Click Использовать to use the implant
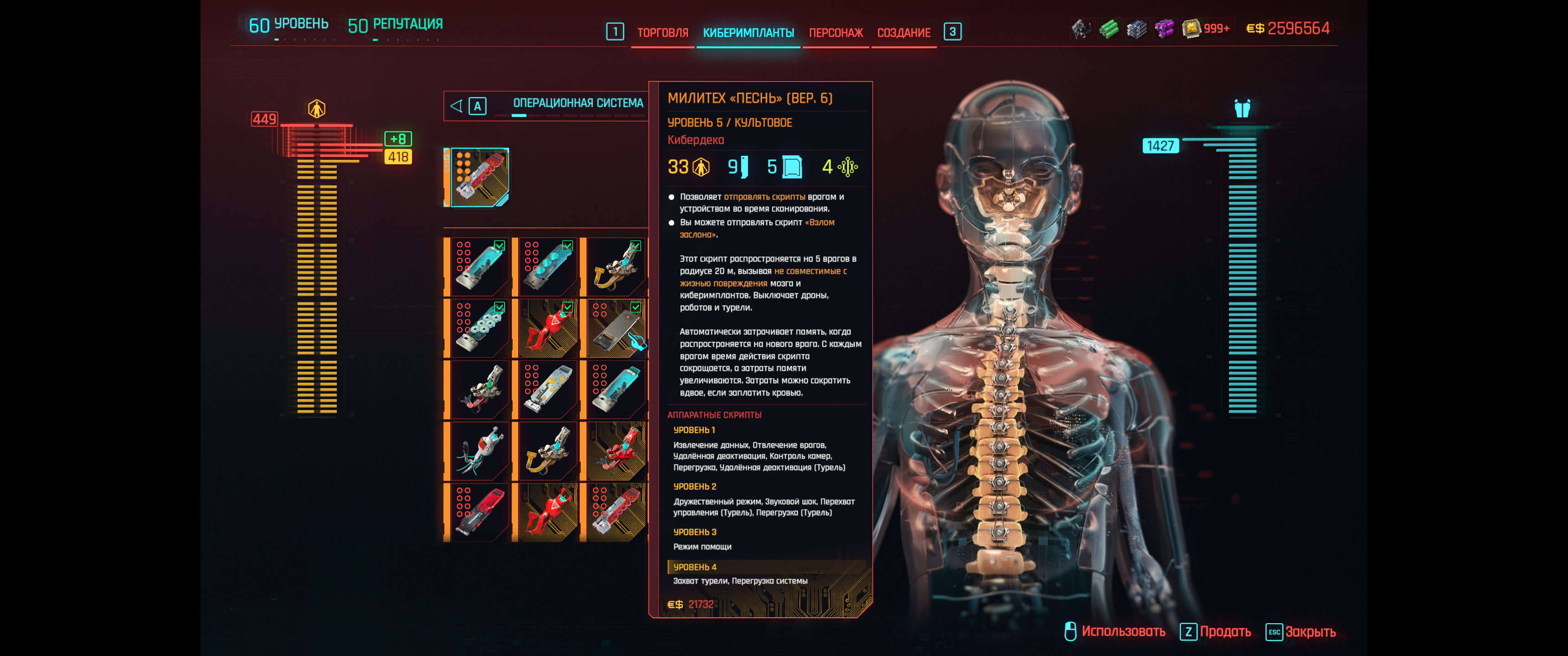The height and width of the screenshot is (656, 1568). coord(1115,632)
